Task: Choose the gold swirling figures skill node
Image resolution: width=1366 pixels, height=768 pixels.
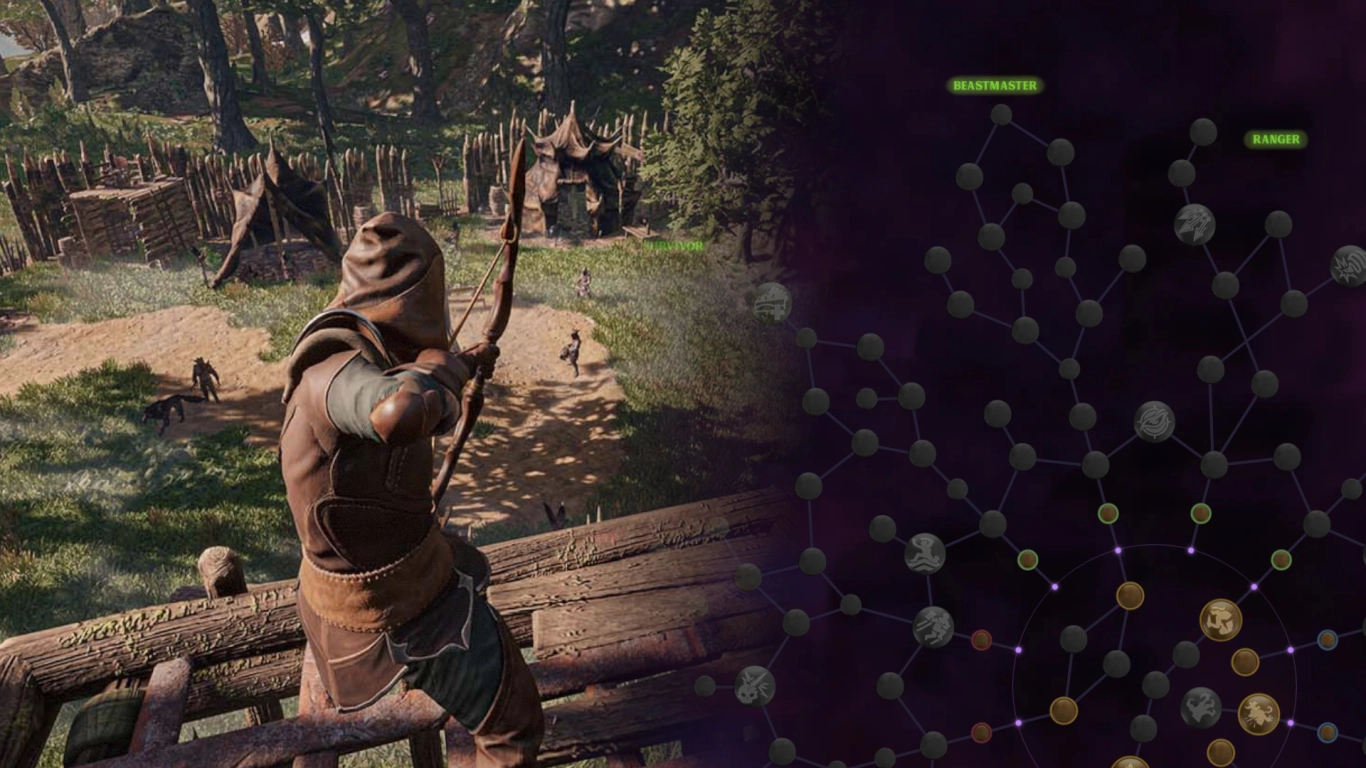Action: (1221, 620)
